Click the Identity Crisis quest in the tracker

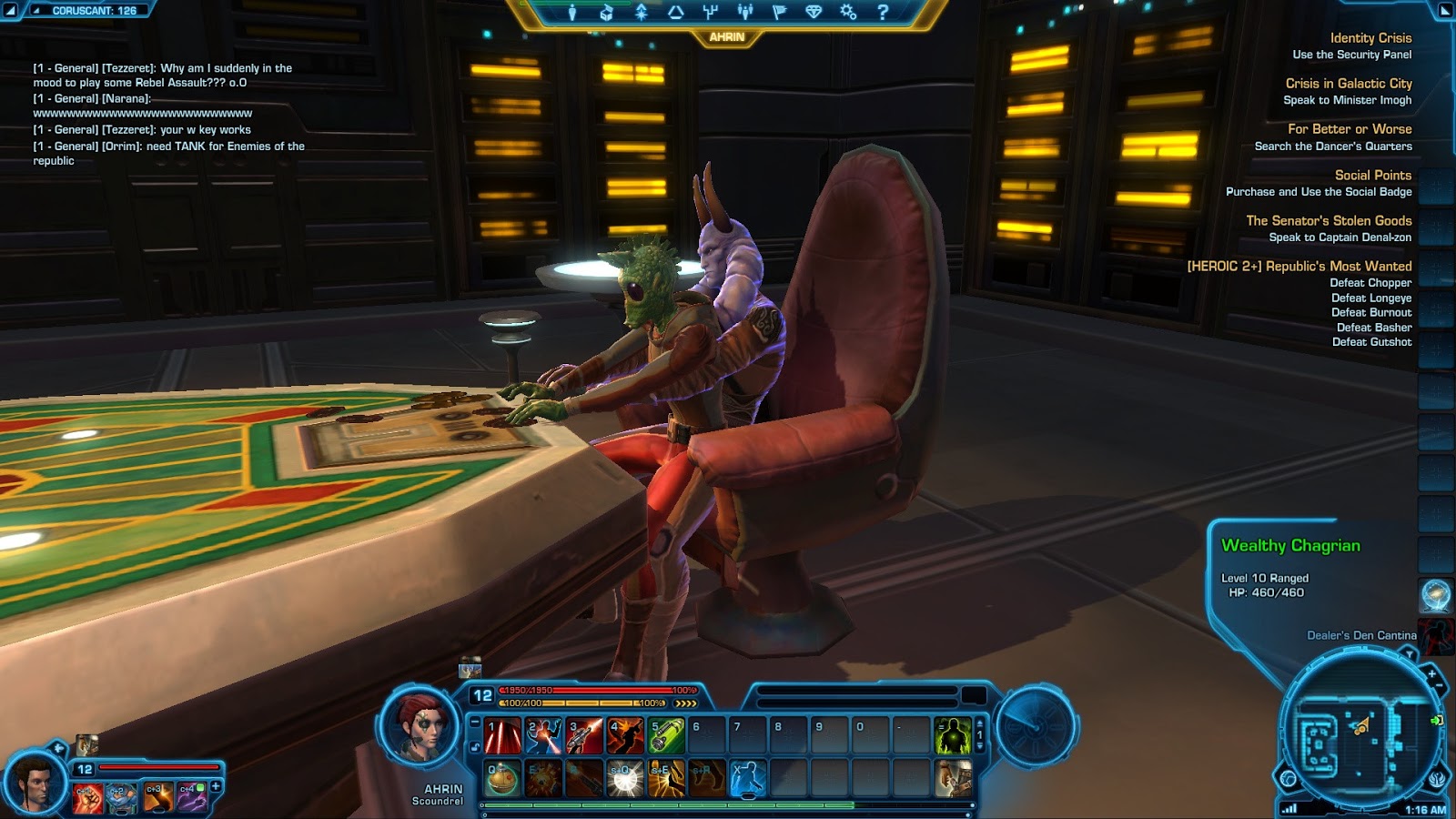pyautogui.click(x=1370, y=38)
